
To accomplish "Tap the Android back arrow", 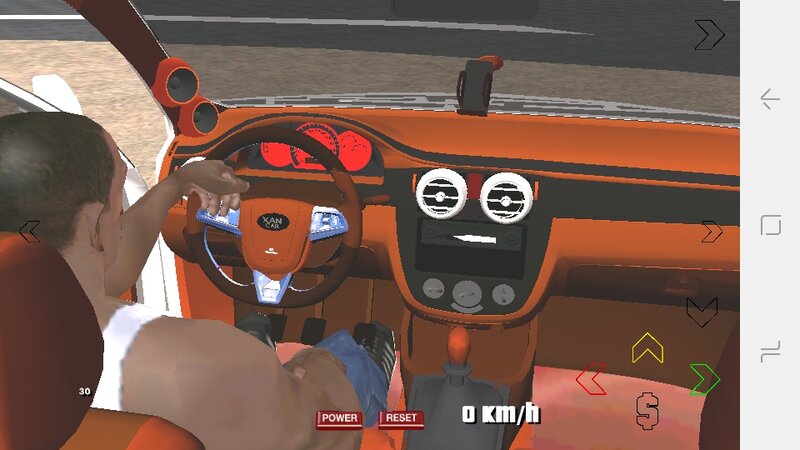I will pyautogui.click(x=770, y=99).
